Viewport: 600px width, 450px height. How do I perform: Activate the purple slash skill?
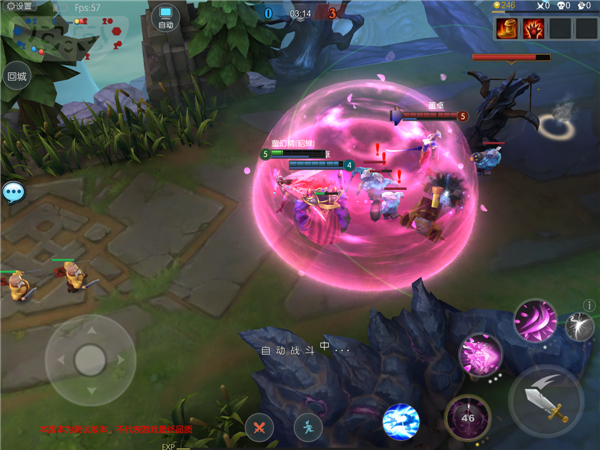pos(535,320)
